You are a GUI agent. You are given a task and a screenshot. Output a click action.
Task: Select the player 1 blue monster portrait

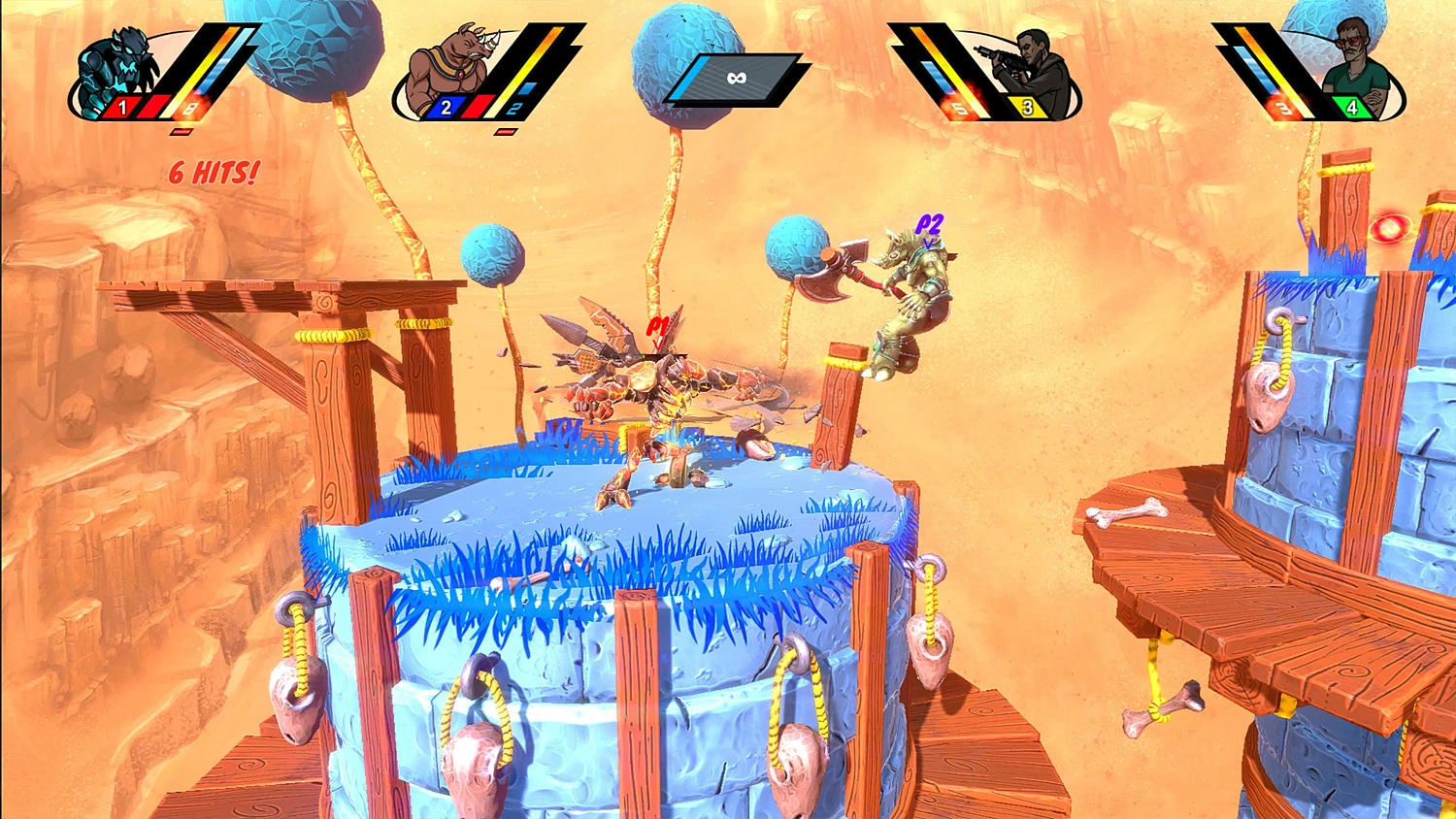coord(116,70)
